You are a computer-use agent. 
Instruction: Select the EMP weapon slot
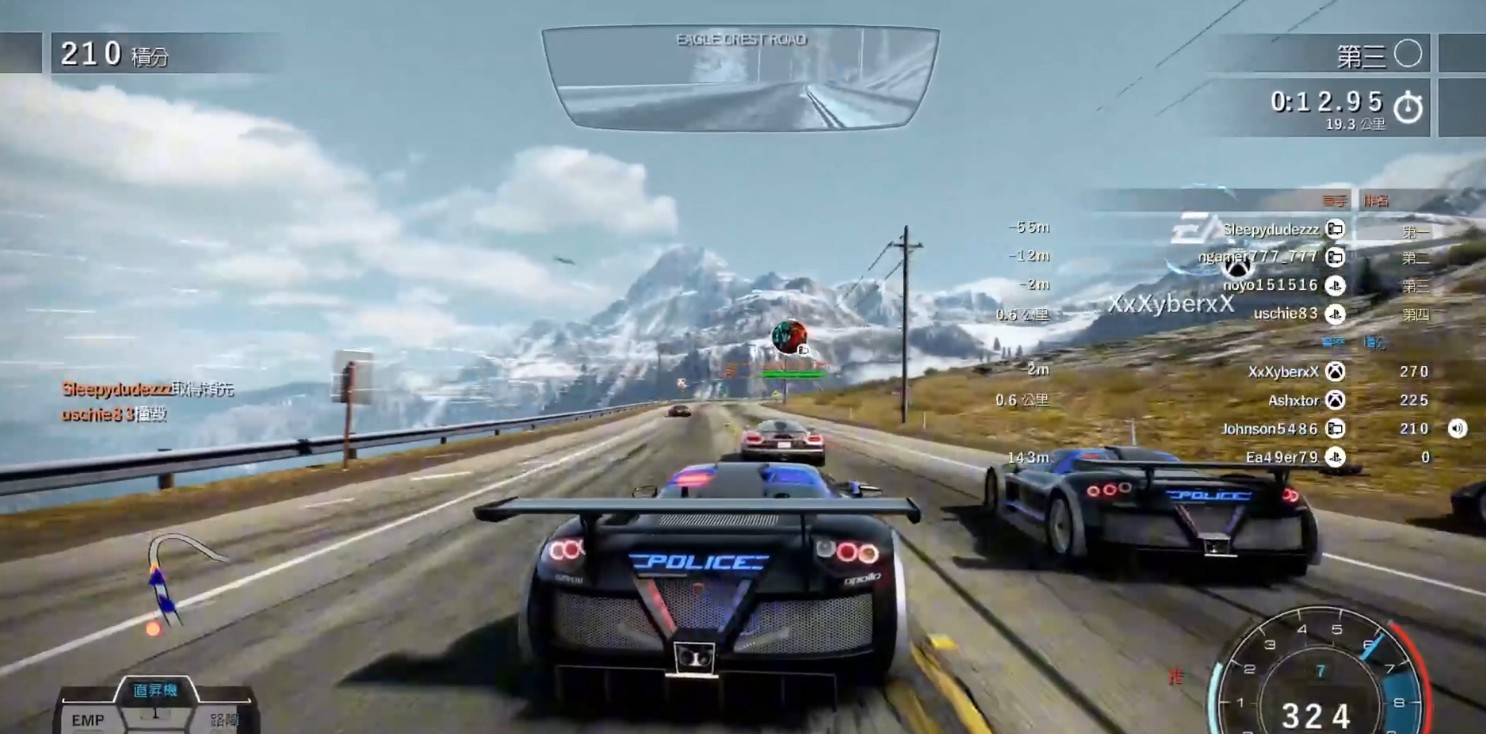click(87, 719)
